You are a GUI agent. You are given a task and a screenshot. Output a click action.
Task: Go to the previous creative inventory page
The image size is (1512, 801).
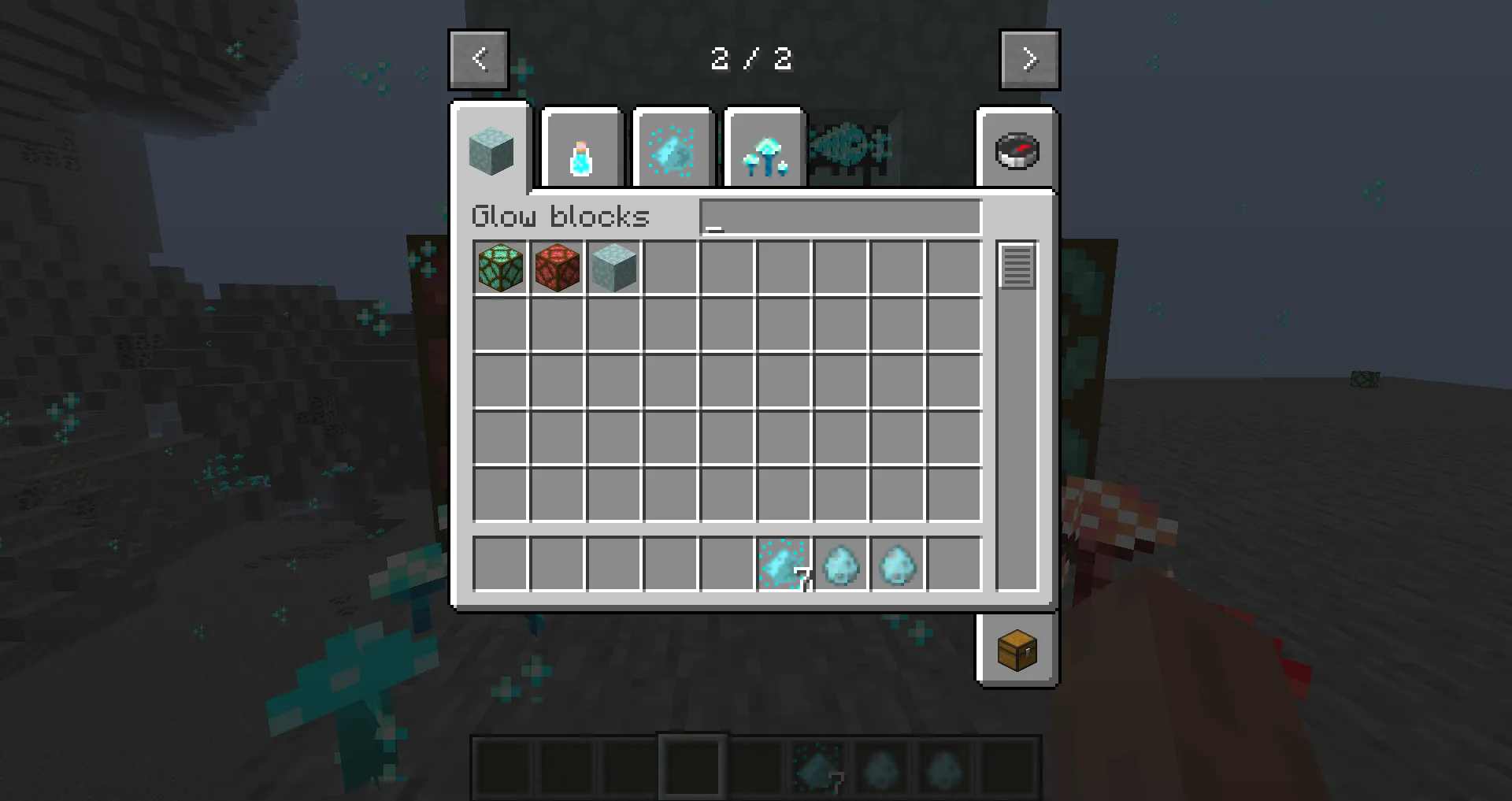479,58
